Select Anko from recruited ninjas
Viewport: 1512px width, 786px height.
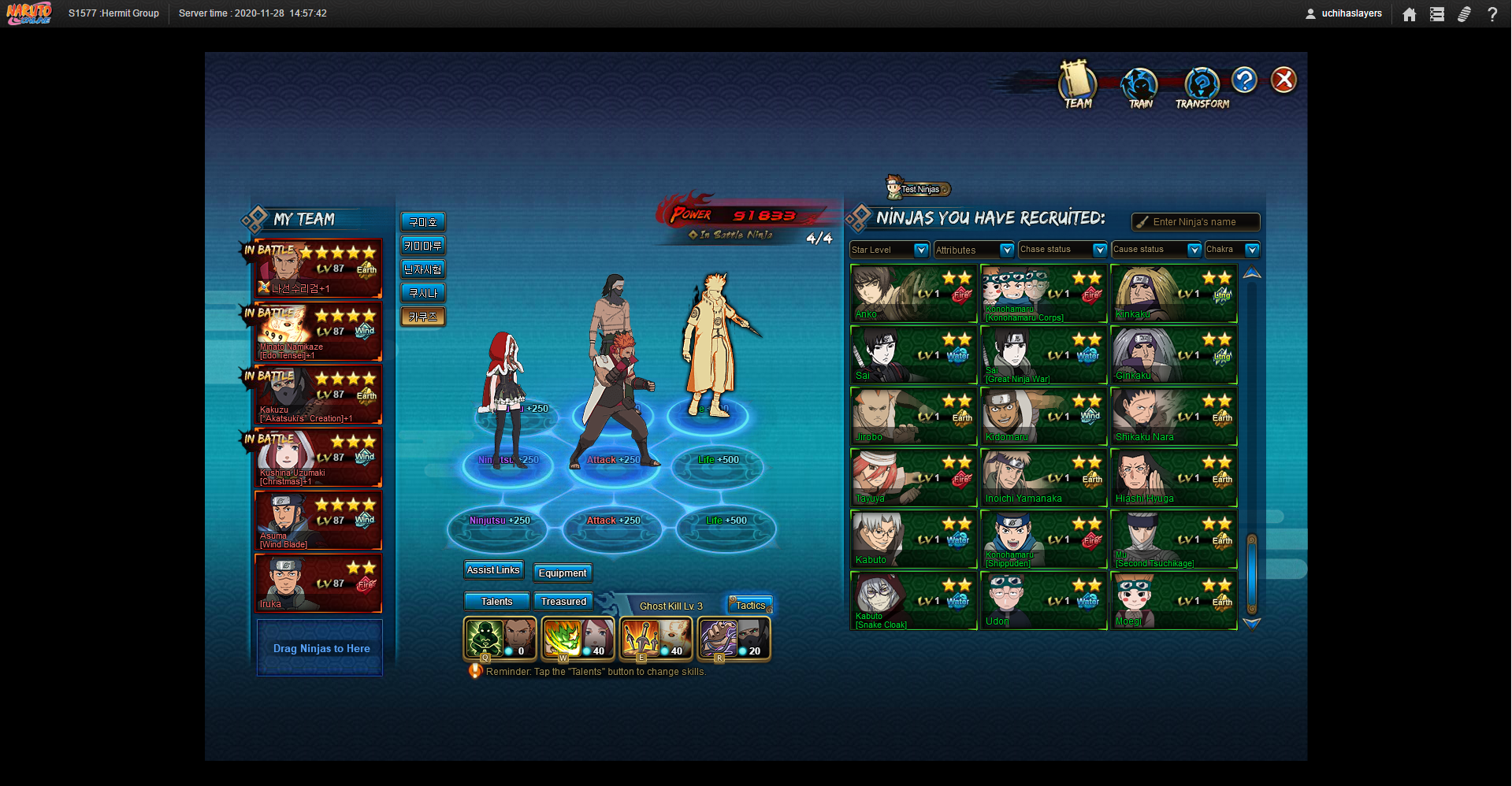click(913, 294)
